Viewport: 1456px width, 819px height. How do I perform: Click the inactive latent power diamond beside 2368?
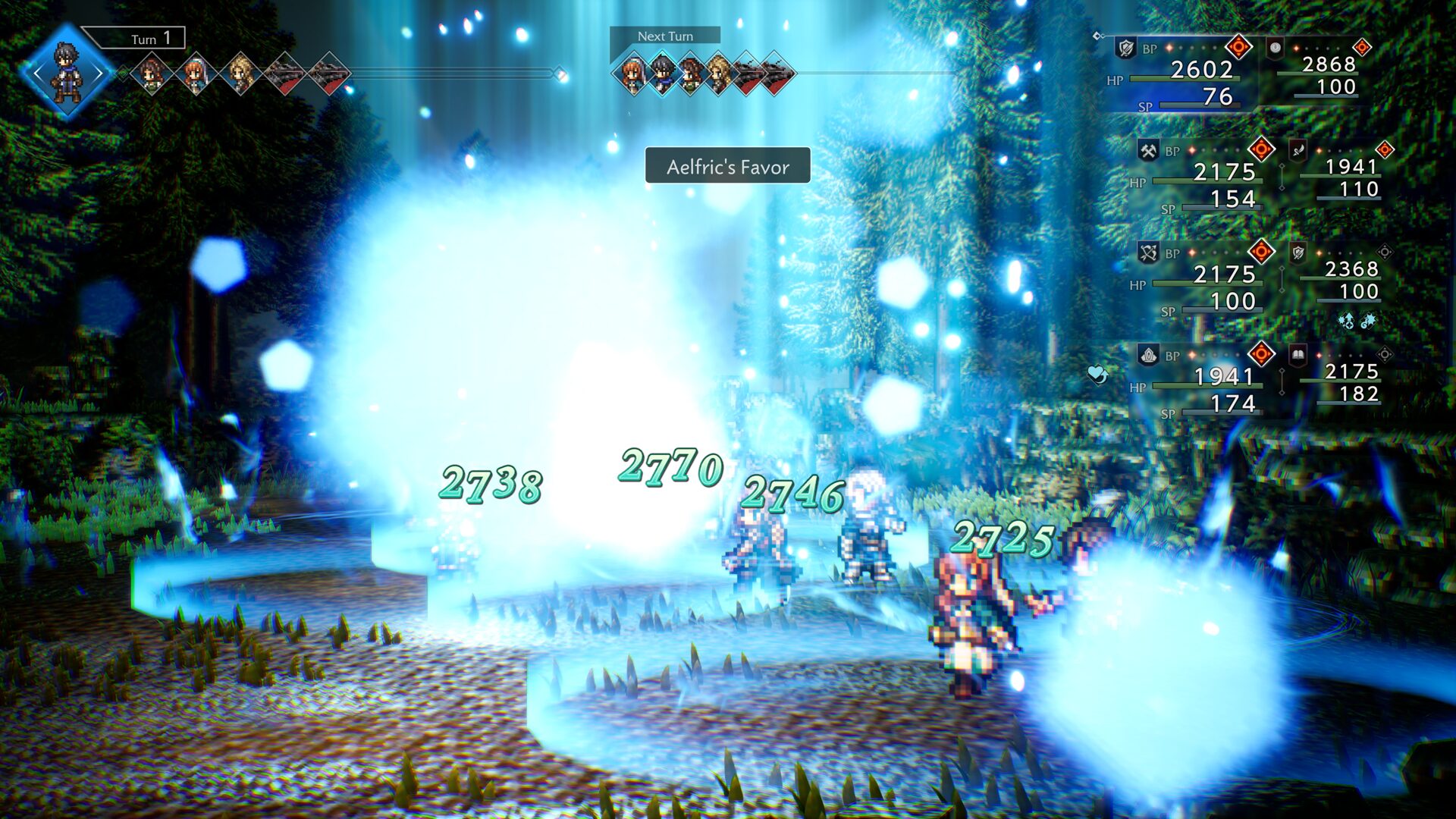click(1384, 251)
